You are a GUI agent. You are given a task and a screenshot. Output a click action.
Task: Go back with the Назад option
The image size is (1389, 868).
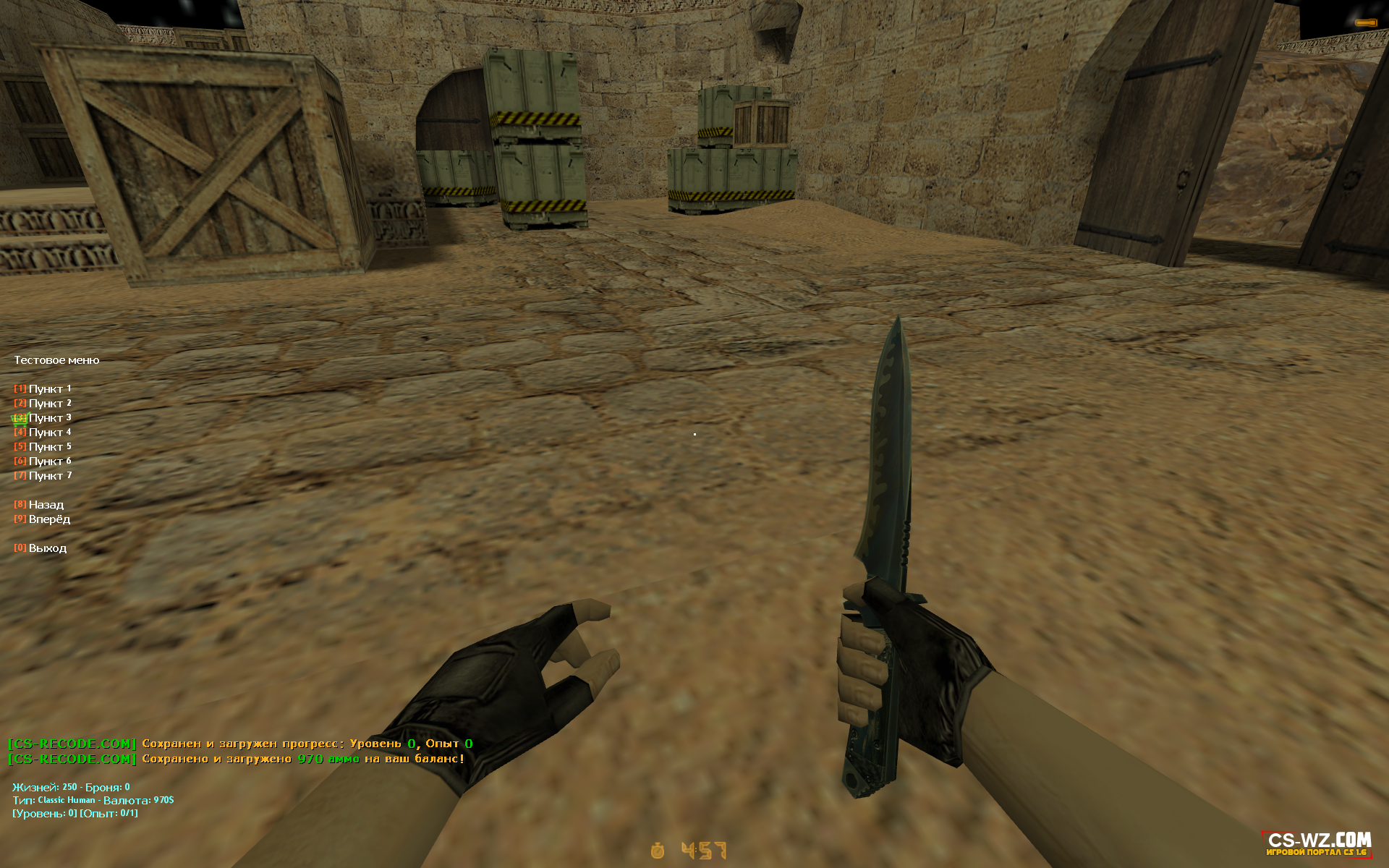click(x=41, y=505)
